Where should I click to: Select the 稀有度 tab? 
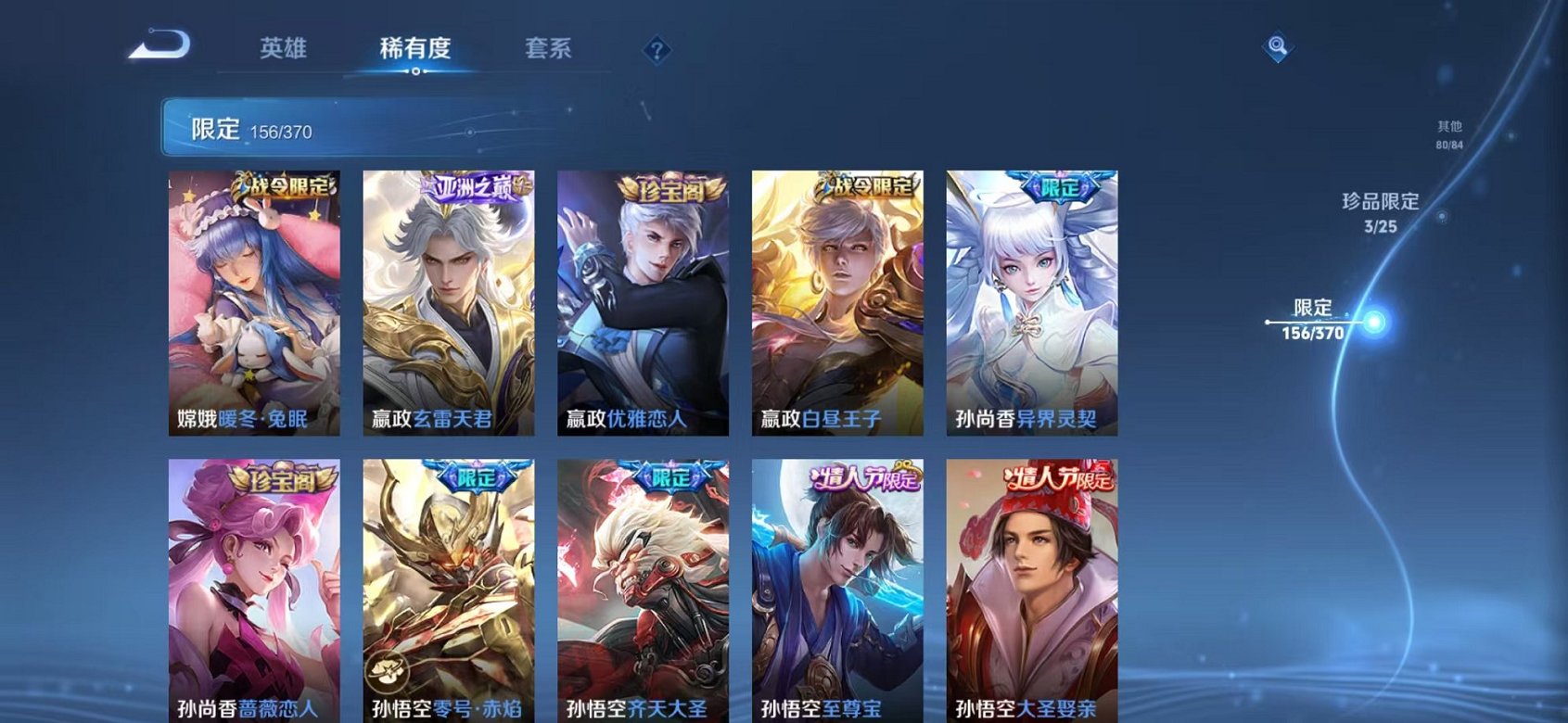[416, 50]
